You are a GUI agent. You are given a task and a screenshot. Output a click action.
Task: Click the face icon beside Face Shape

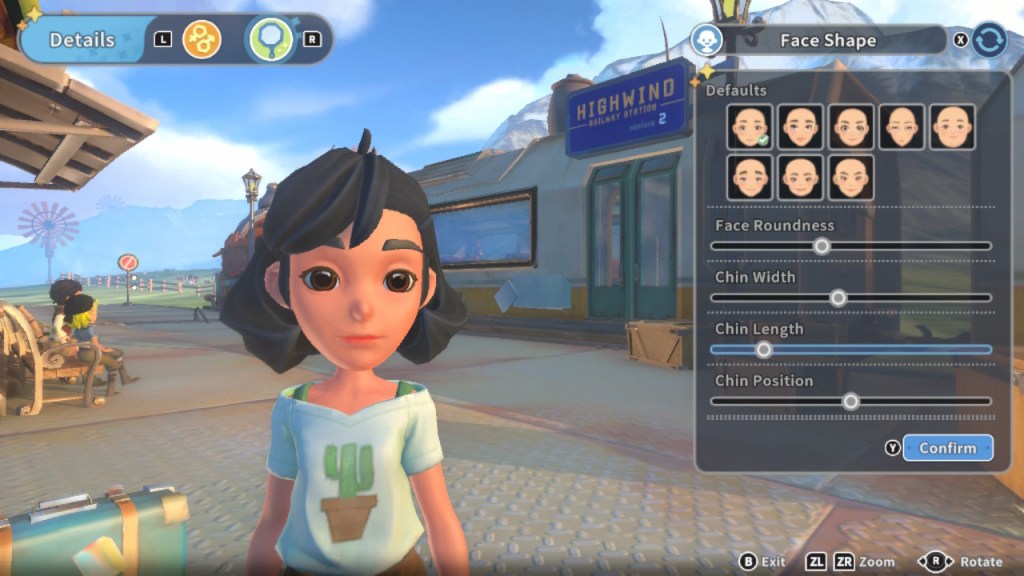[x=707, y=40]
